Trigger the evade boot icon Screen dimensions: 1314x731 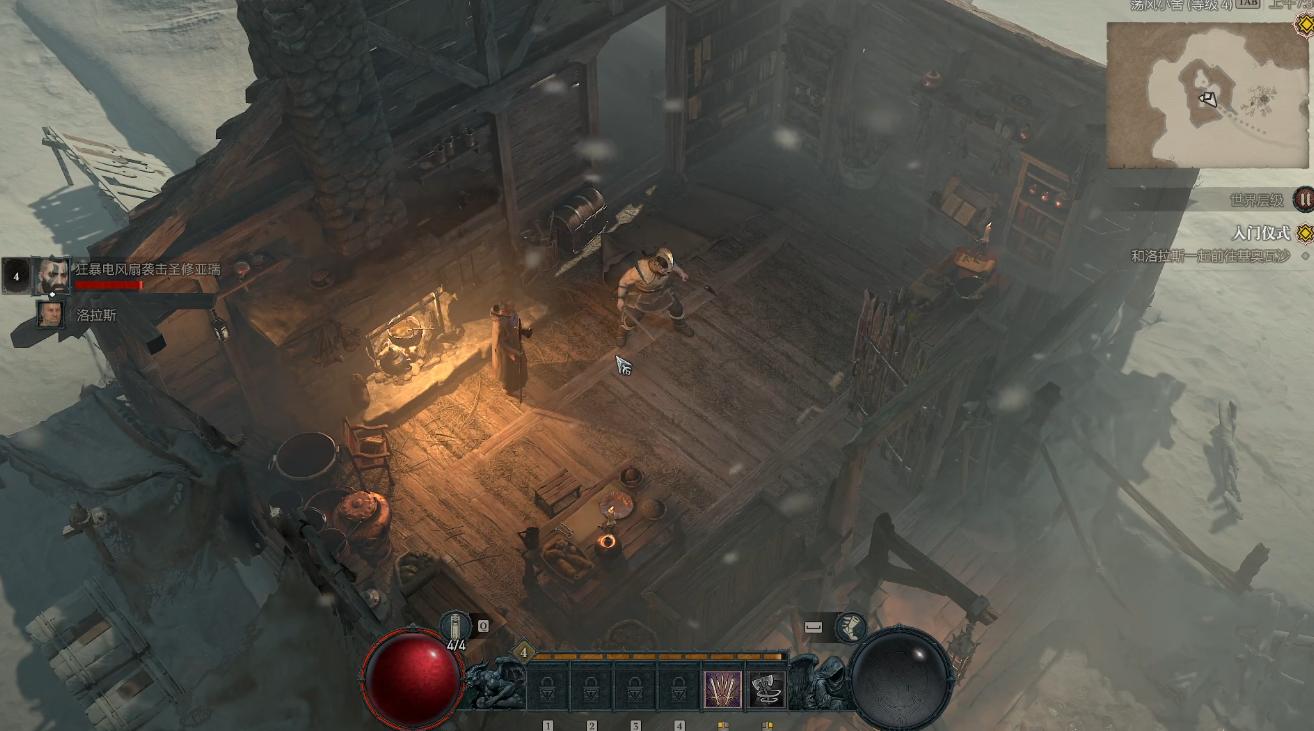click(x=850, y=627)
